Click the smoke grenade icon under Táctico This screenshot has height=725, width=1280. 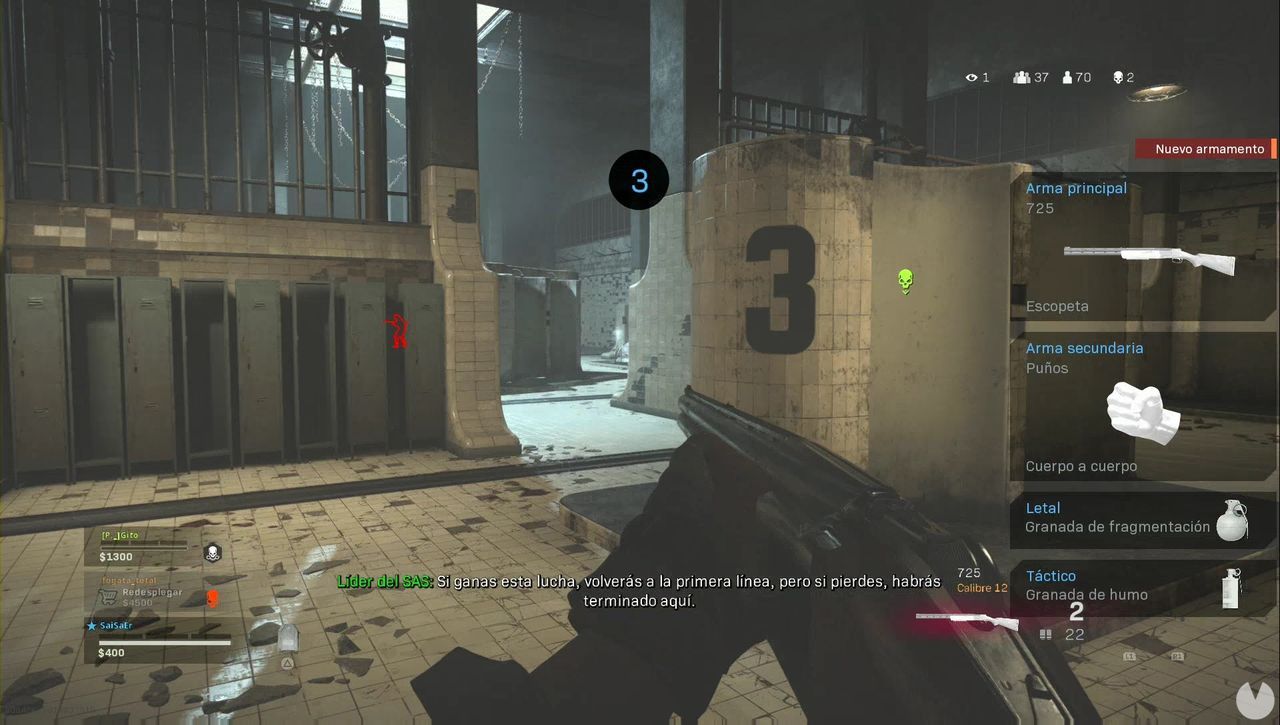click(1232, 588)
